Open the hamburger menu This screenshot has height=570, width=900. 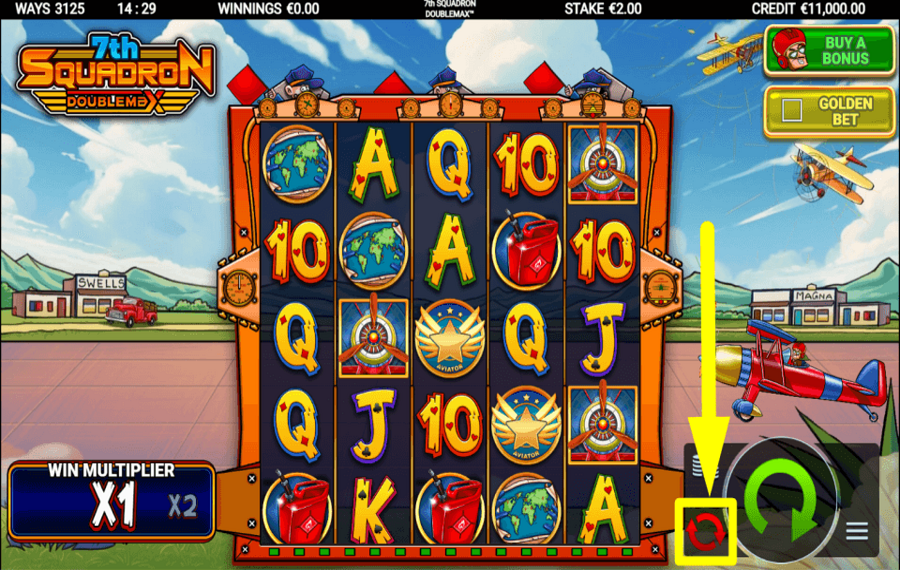(857, 531)
